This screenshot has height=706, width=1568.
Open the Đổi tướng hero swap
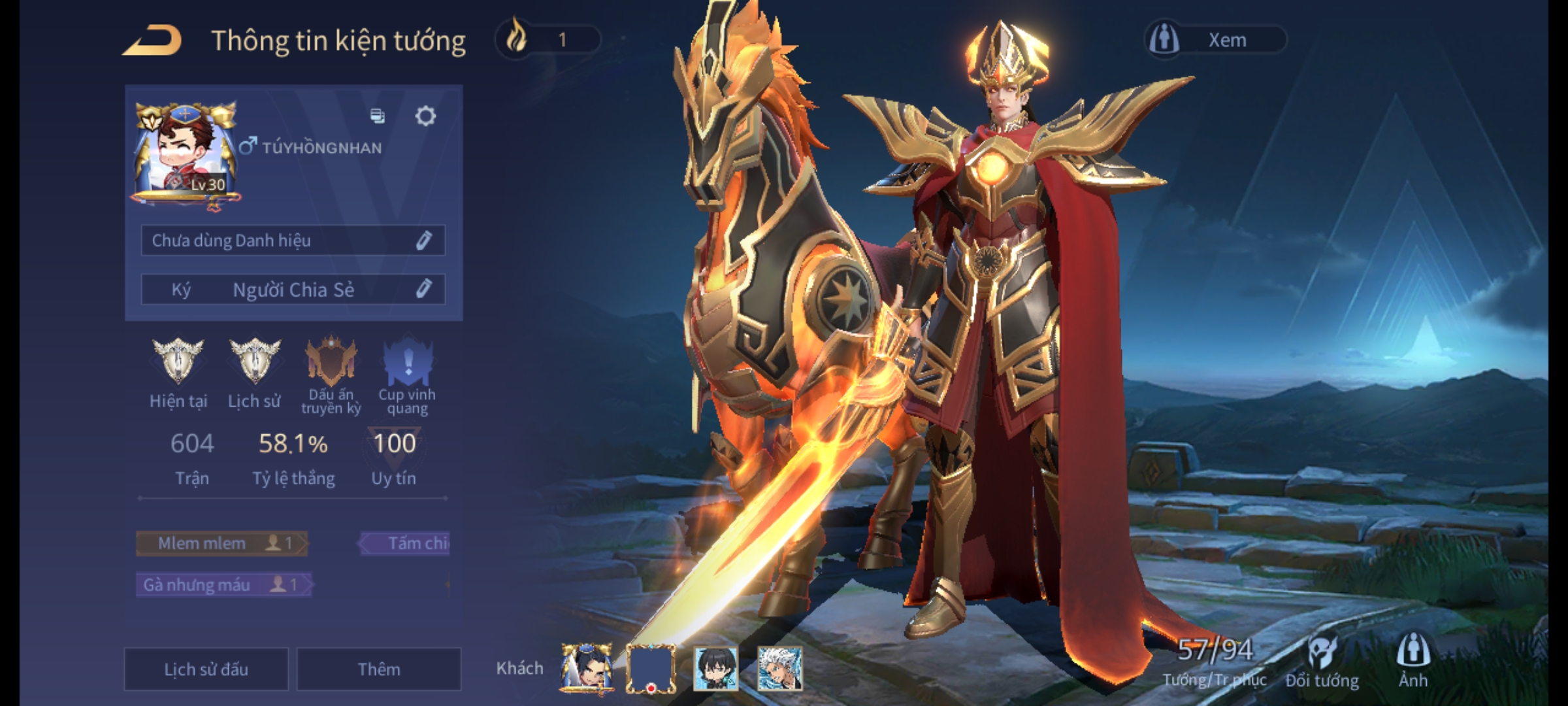pos(1322,662)
